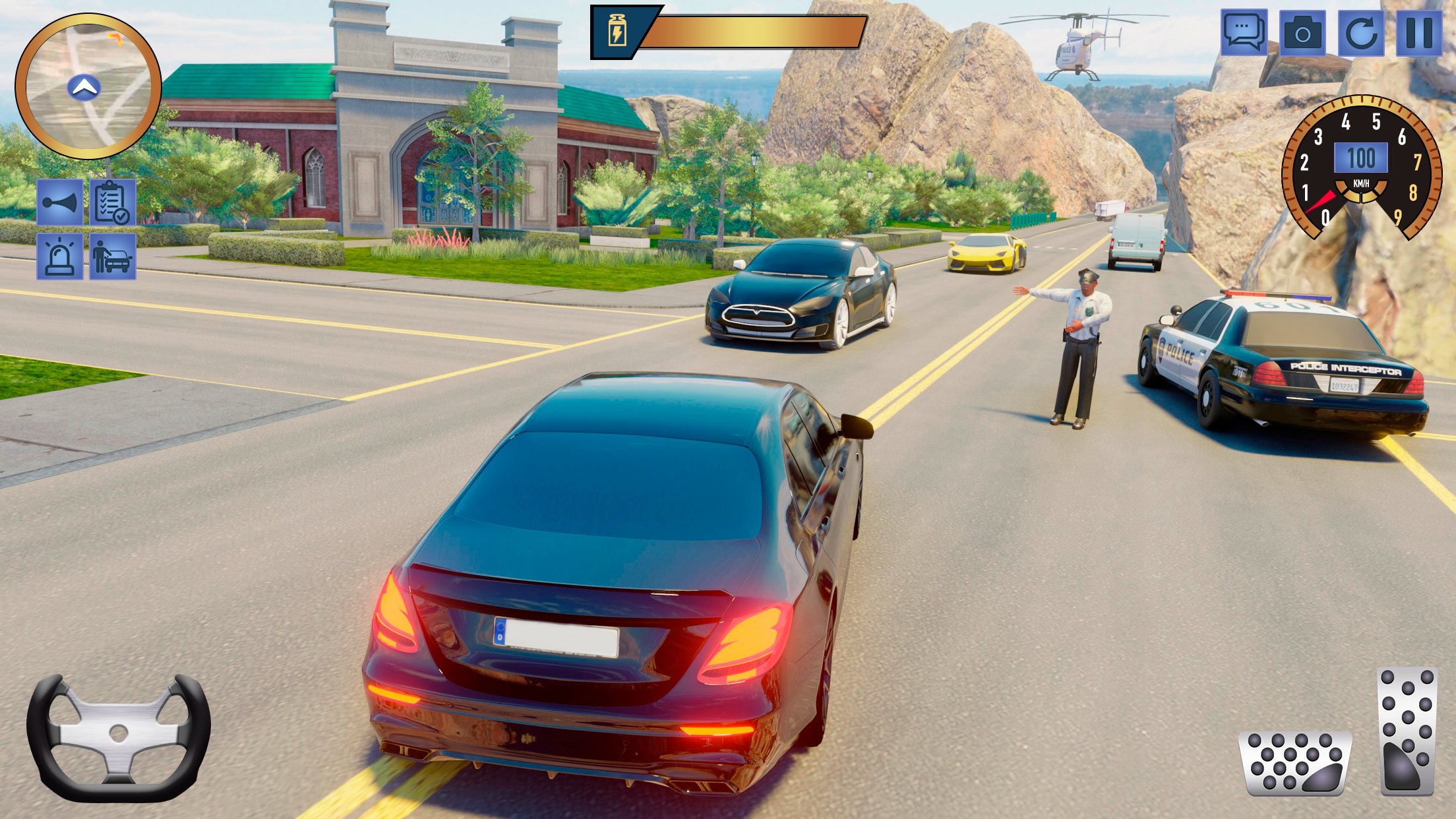Open the chat bubble button
The image size is (1456, 819).
(1244, 32)
